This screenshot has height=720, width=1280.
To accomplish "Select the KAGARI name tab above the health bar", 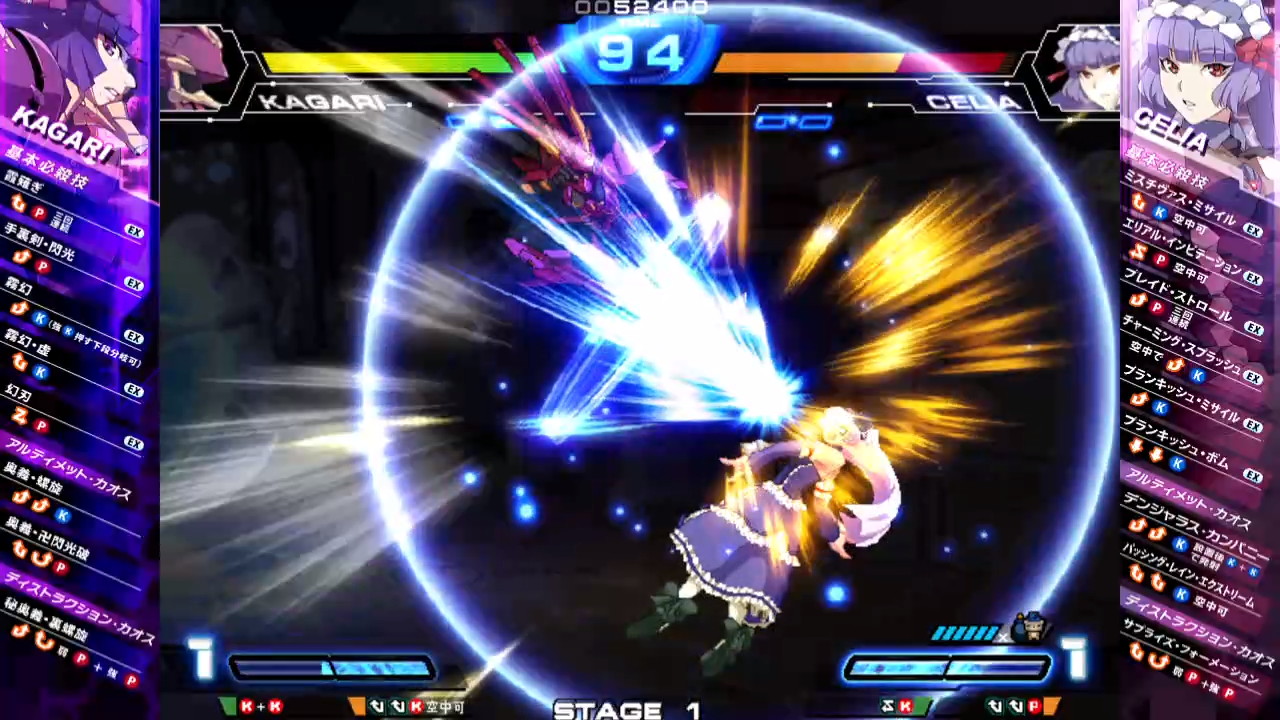I will click(325, 101).
